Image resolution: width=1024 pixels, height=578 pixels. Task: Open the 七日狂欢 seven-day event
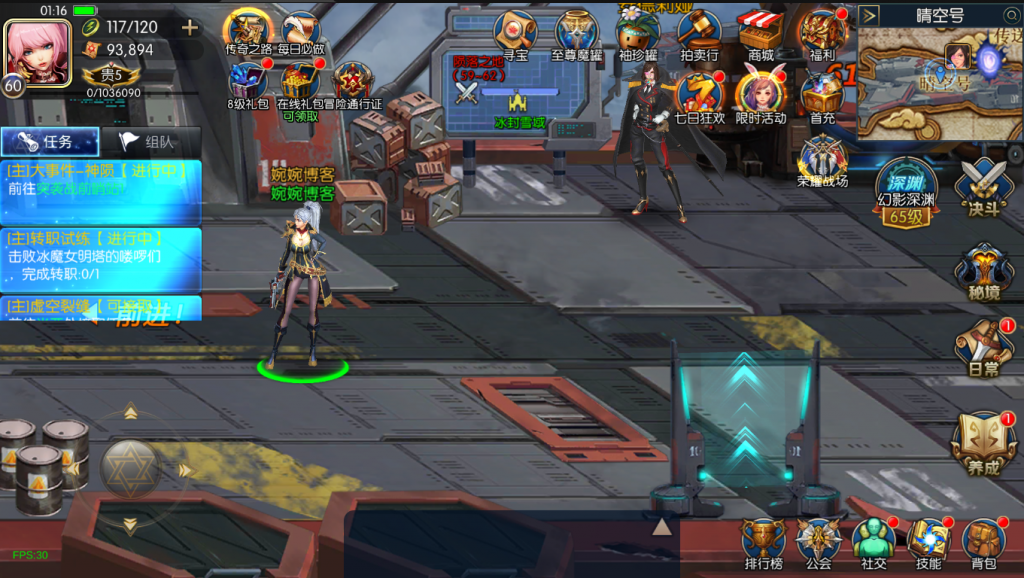tap(699, 98)
